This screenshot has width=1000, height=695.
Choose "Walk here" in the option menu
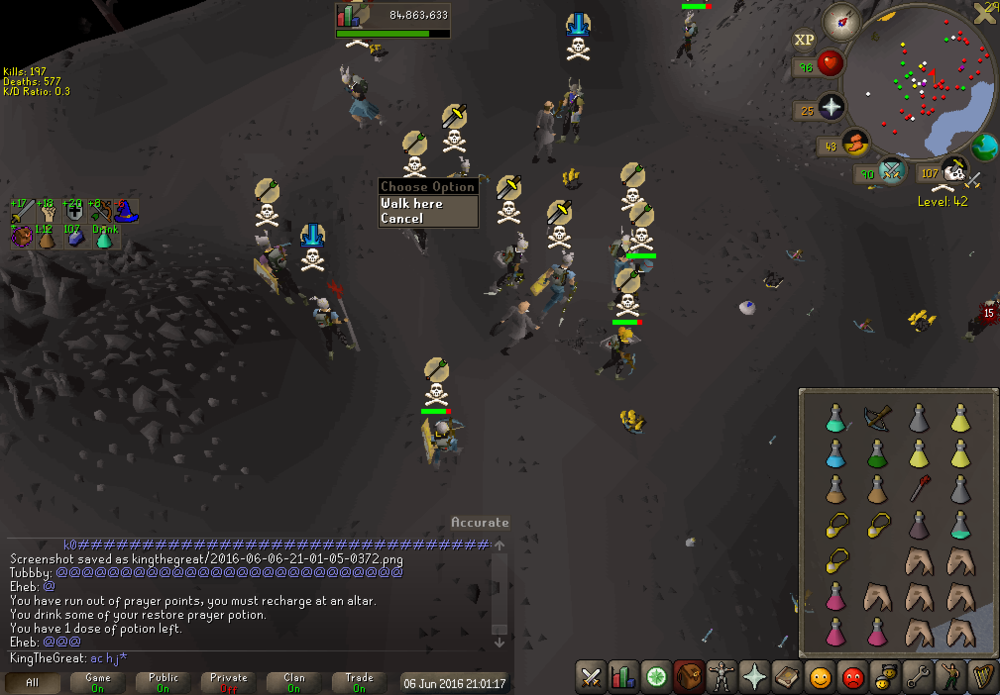click(412, 203)
